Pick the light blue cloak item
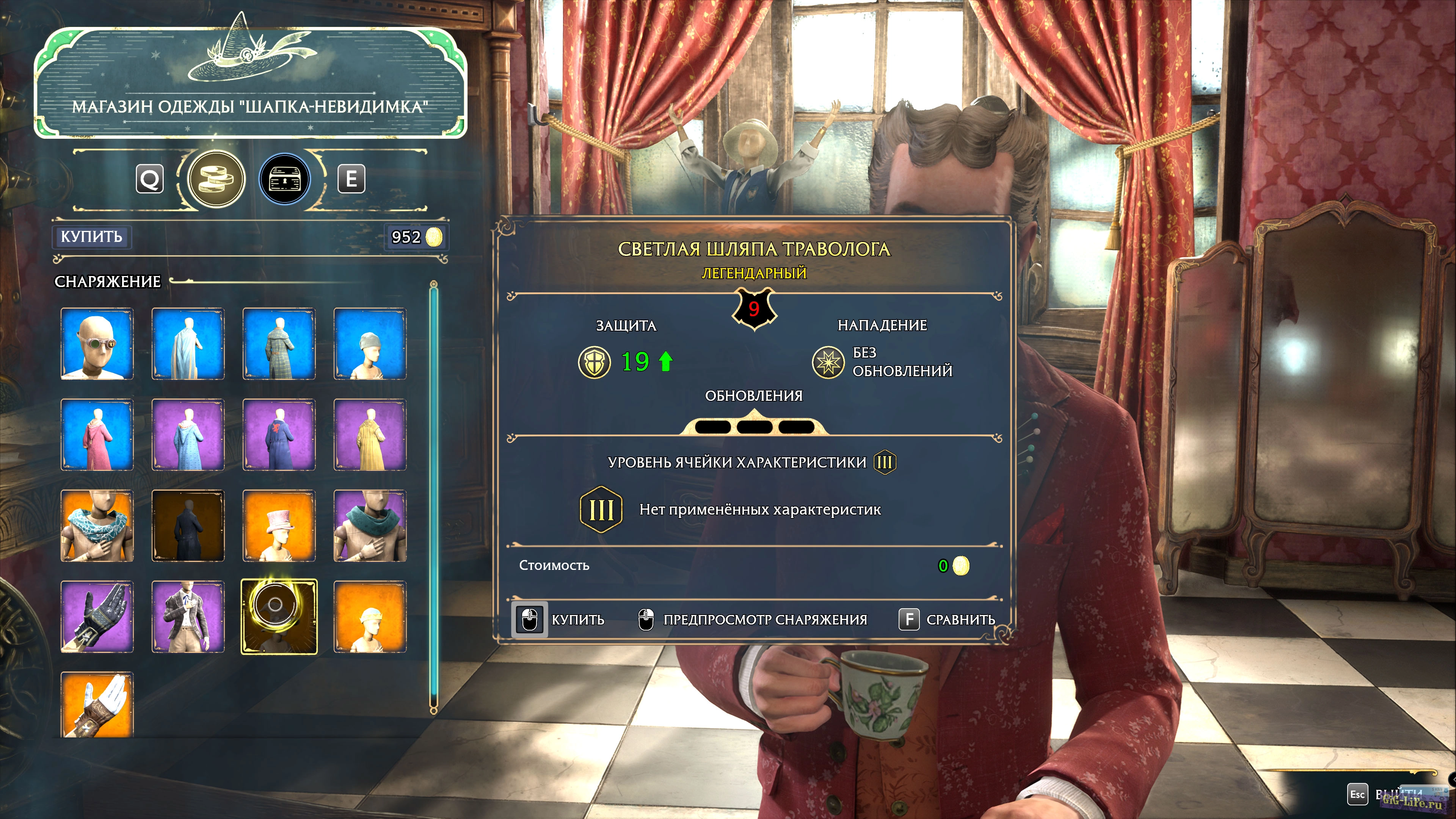The image size is (1456, 819). 188,344
